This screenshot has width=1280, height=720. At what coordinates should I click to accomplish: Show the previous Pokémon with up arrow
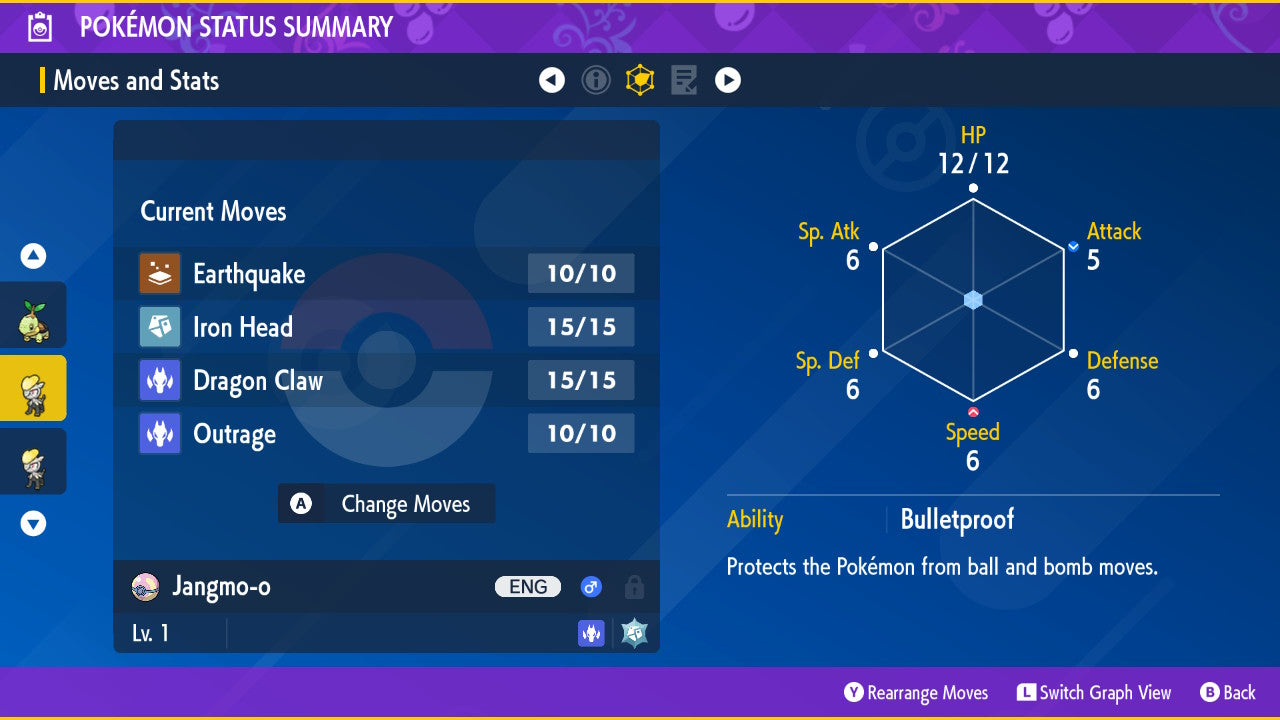point(33,257)
